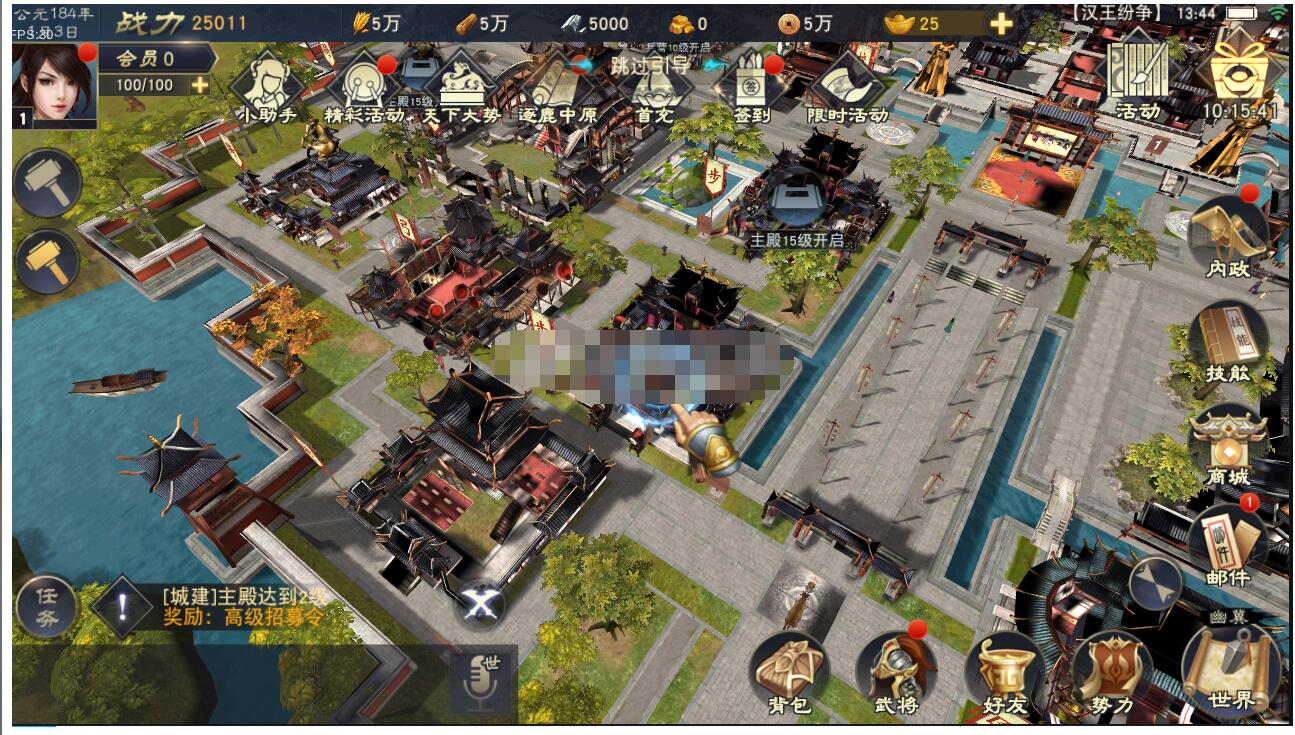Open the 邮件 mail inbox

click(x=1228, y=545)
